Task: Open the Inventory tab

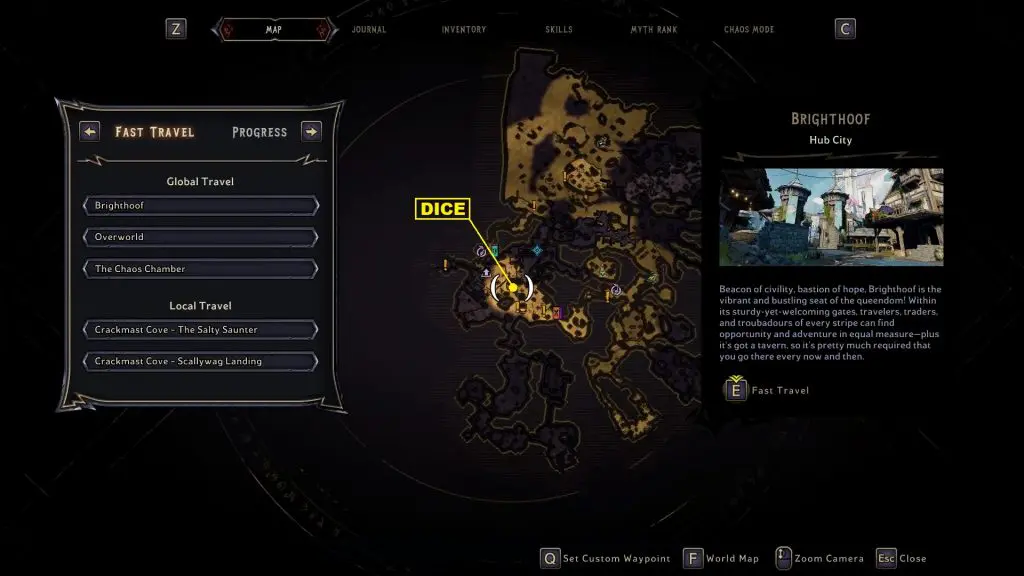Action: [464, 30]
